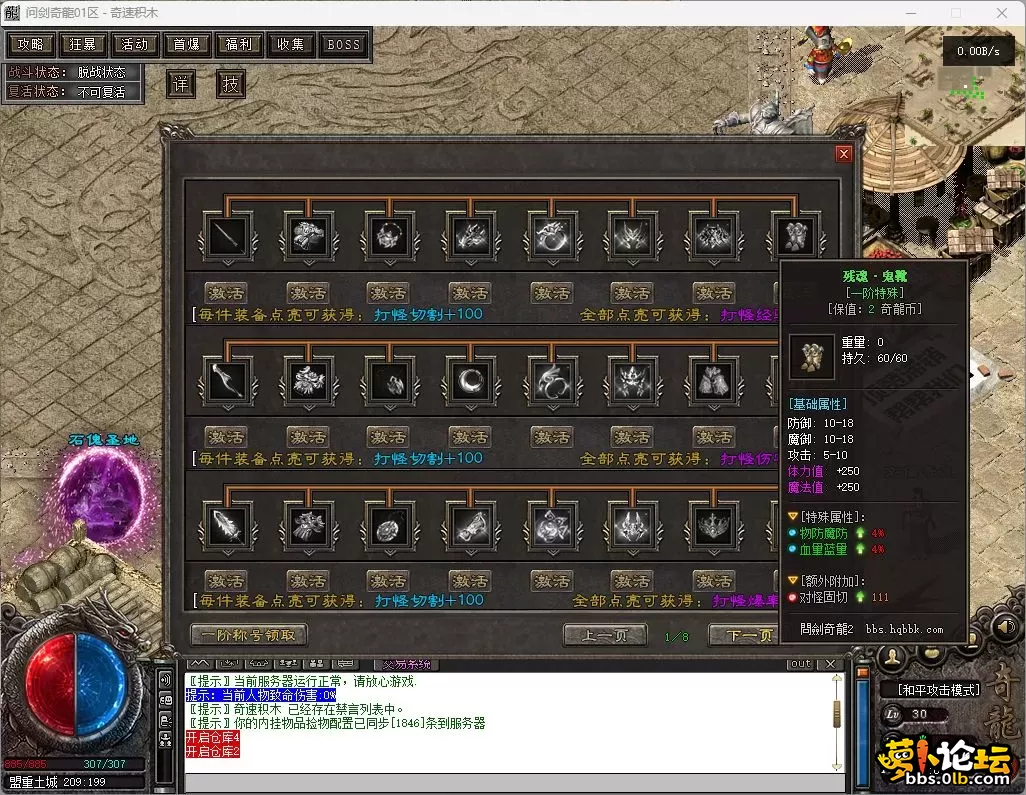This screenshot has height=795, width=1026.
Task: Click the 技 skills button
Action: [231, 85]
